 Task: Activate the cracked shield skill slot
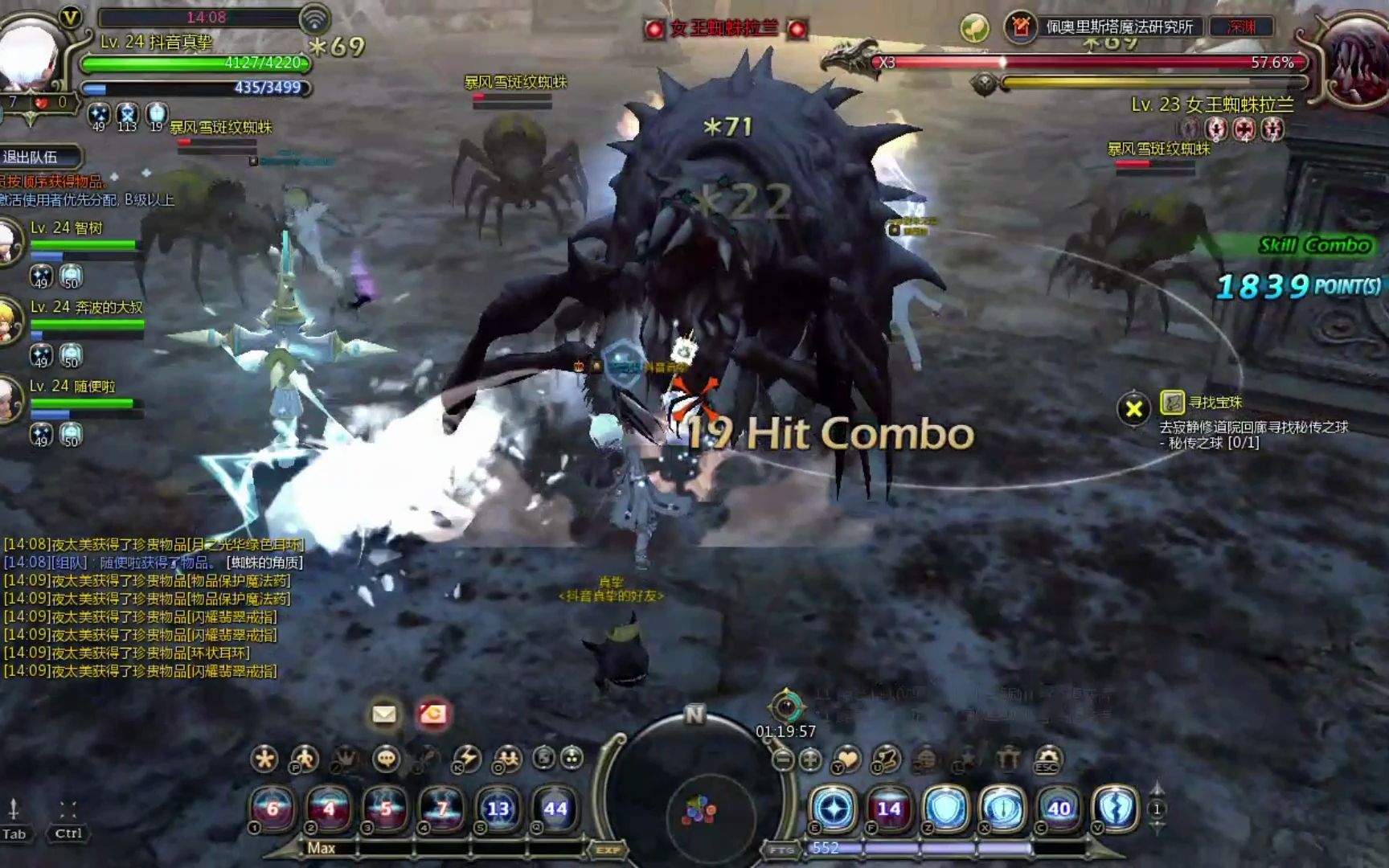coord(1116,809)
